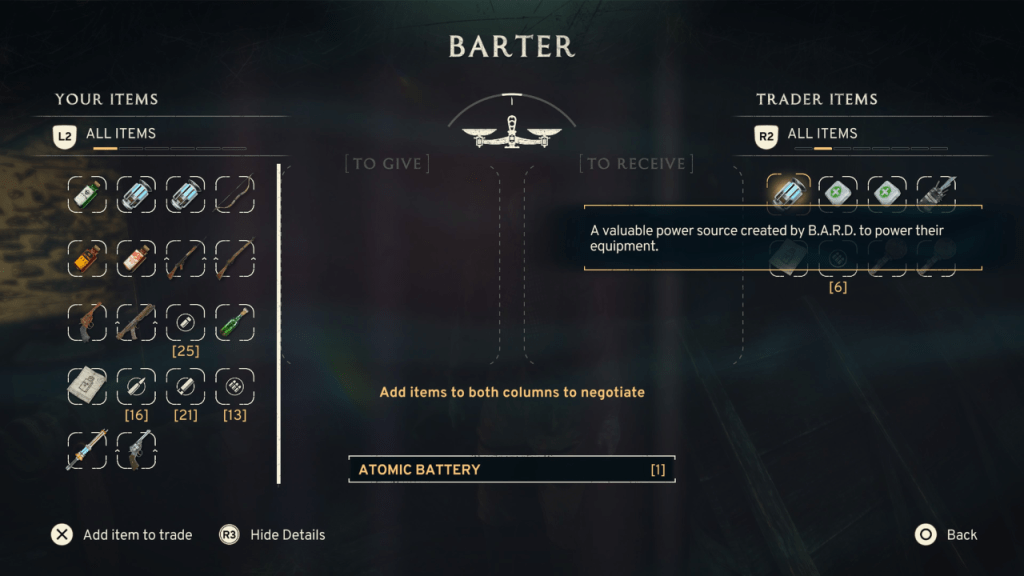
Task: Pick the white bottle with green label
Action: pyautogui.click(x=87, y=194)
